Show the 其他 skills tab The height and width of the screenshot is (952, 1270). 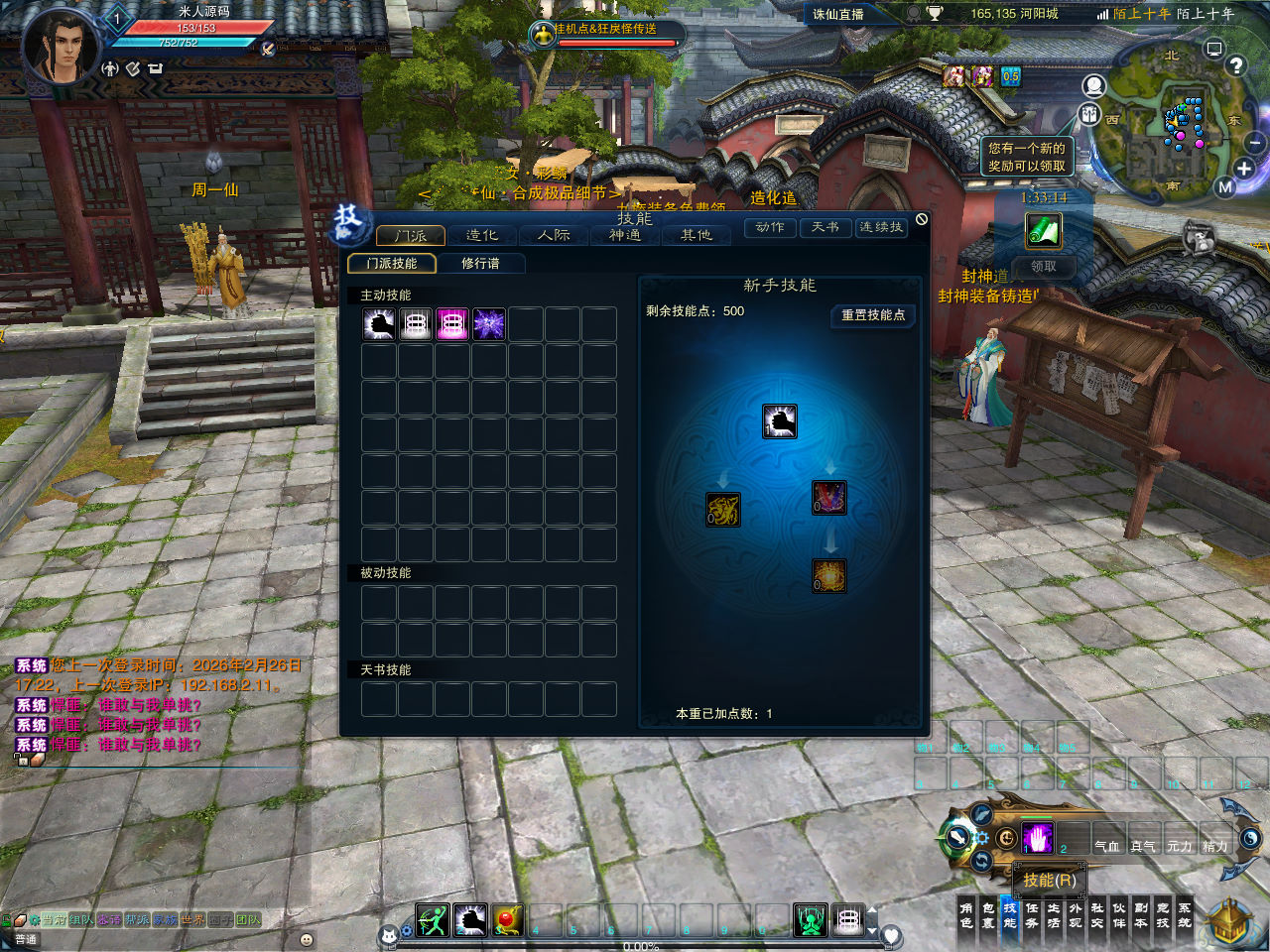697,235
